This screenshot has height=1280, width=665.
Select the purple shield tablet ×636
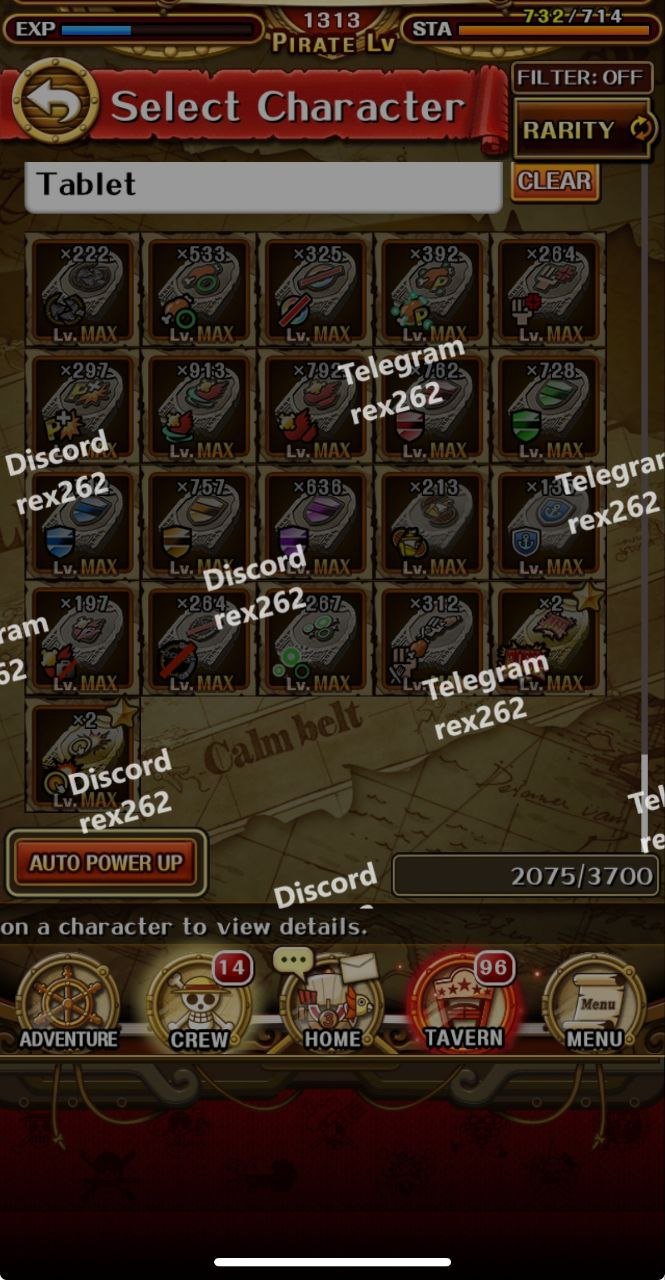(x=315, y=523)
